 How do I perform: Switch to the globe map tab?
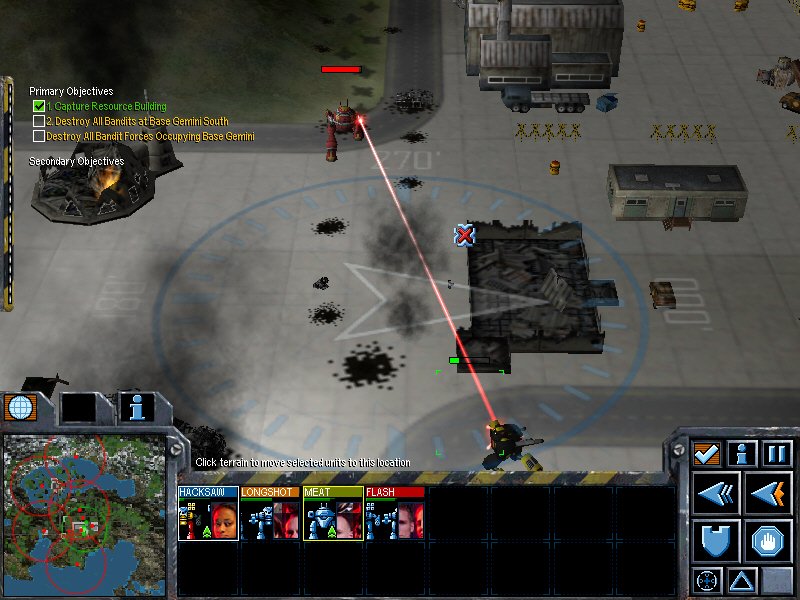point(18,406)
